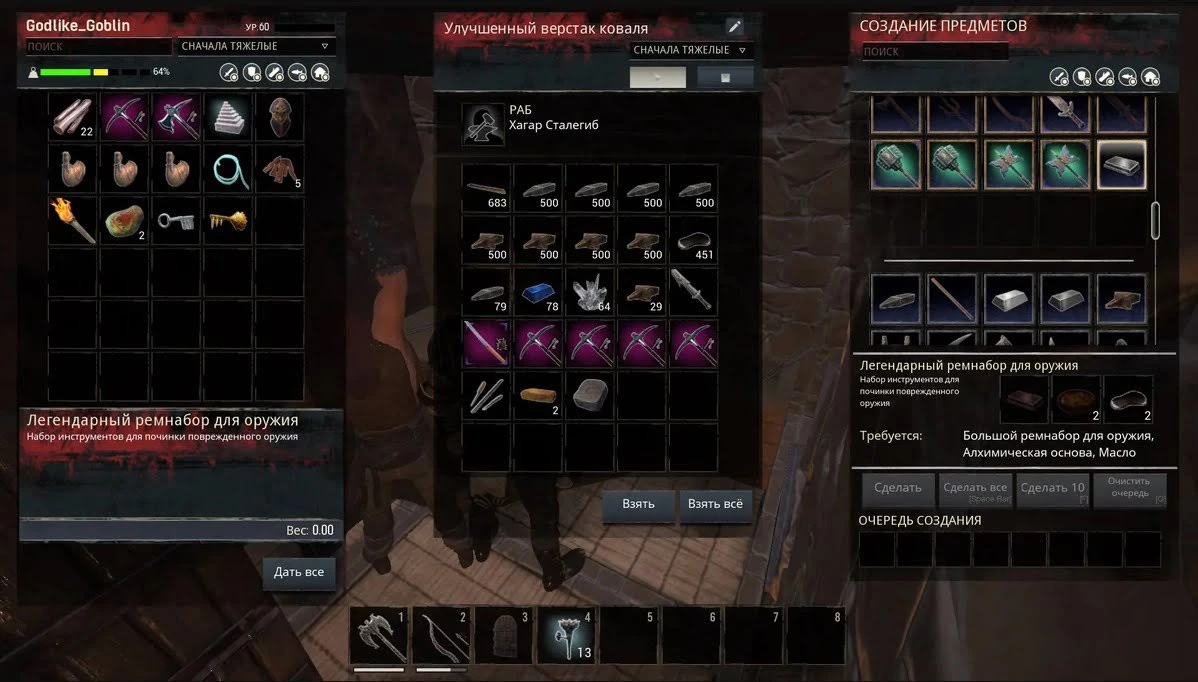
Task: Select the thrall slot Хагар Сталегиб
Action: pos(482,124)
